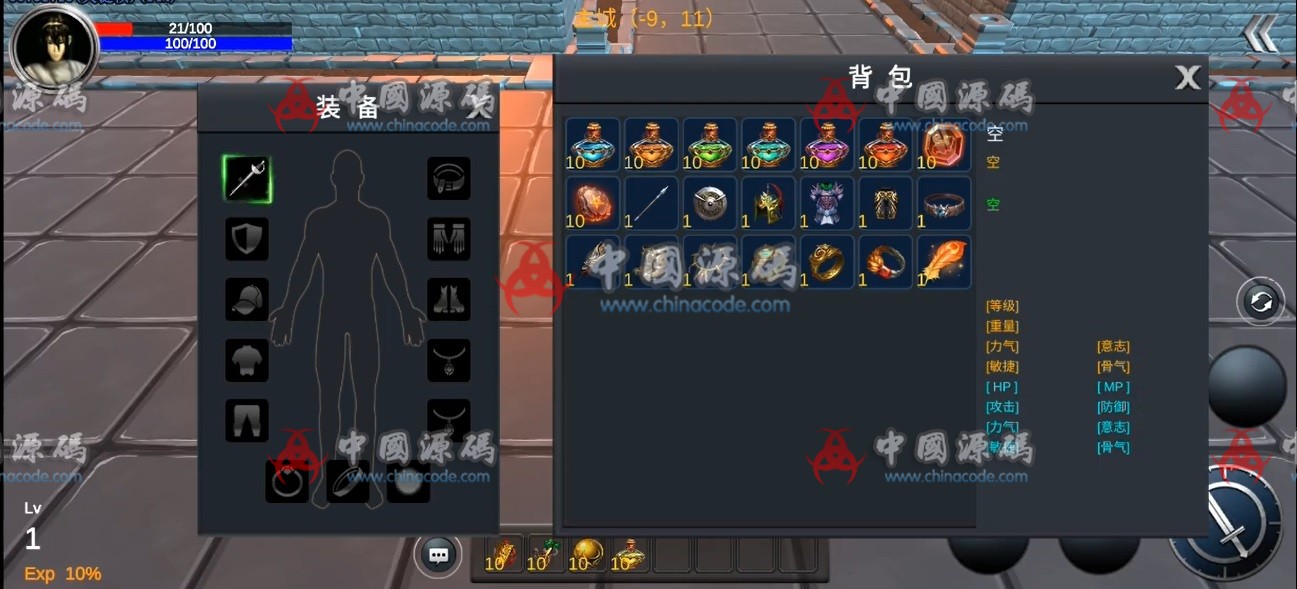Choose the golden feather item

943,262
